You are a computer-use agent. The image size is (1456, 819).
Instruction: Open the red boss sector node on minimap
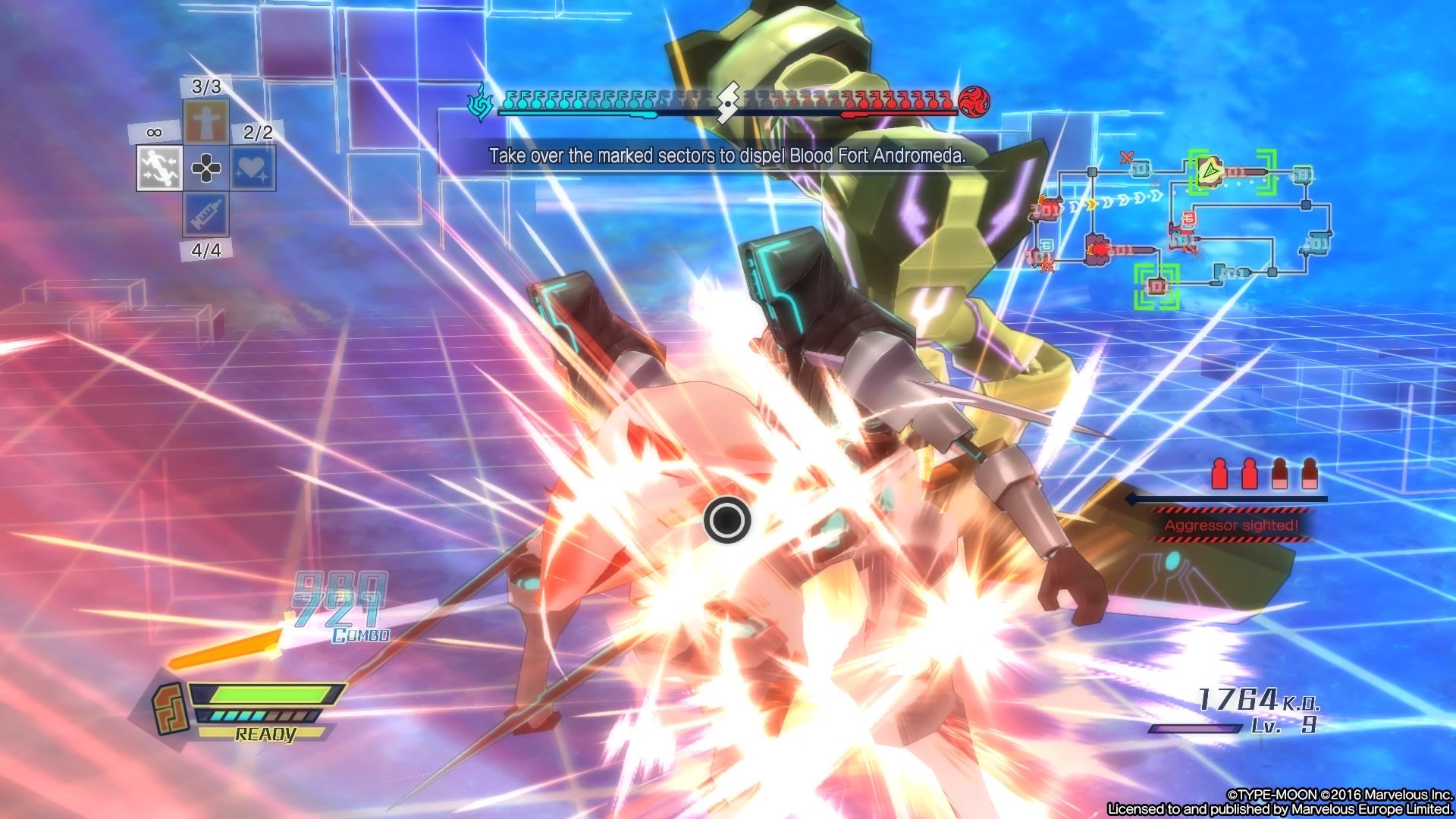[1098, 249]
